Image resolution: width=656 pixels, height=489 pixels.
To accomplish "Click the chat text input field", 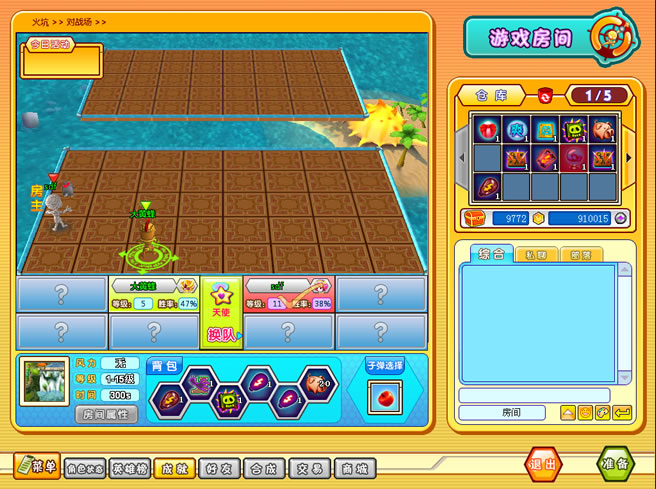I will (x=533, y=396).
